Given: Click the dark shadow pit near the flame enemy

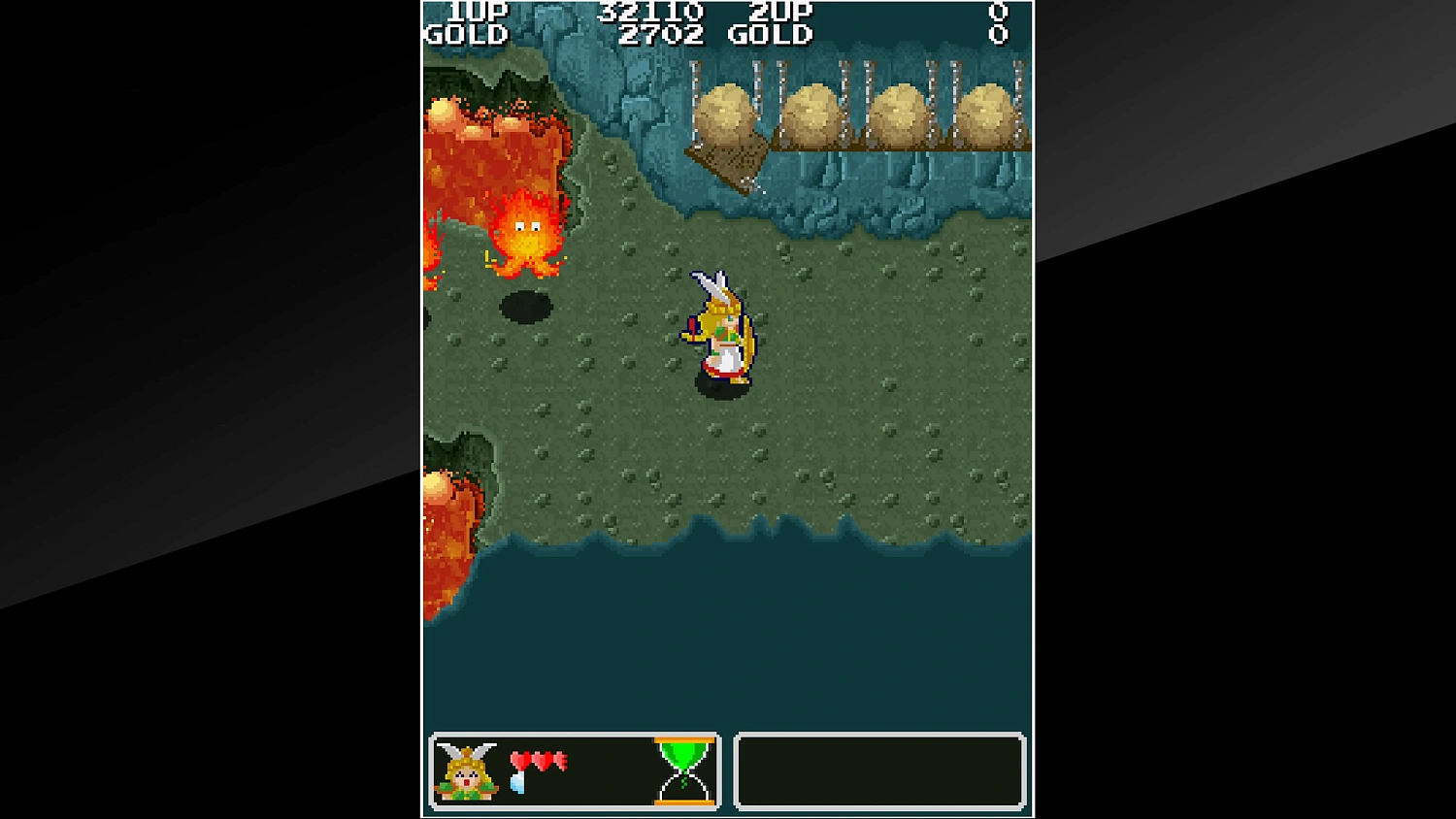Looking at the screenshot, I should click(525, 306).
